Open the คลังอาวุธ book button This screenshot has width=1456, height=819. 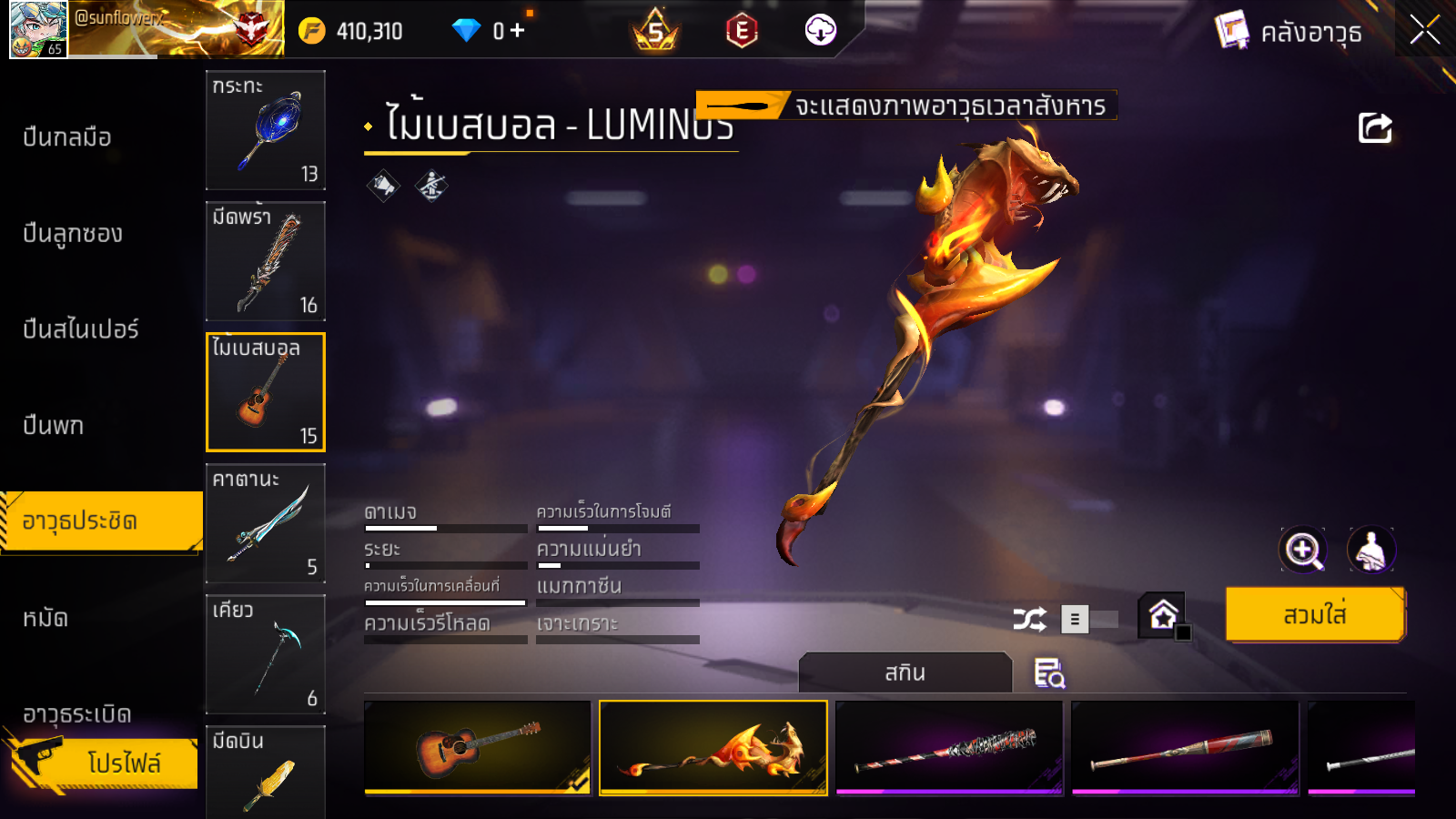coord(1289,32)
